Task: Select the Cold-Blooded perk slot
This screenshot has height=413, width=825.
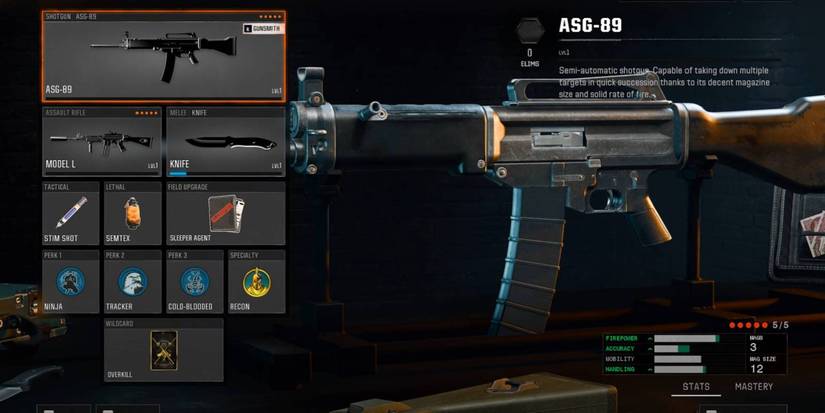Action: (195, 283)
